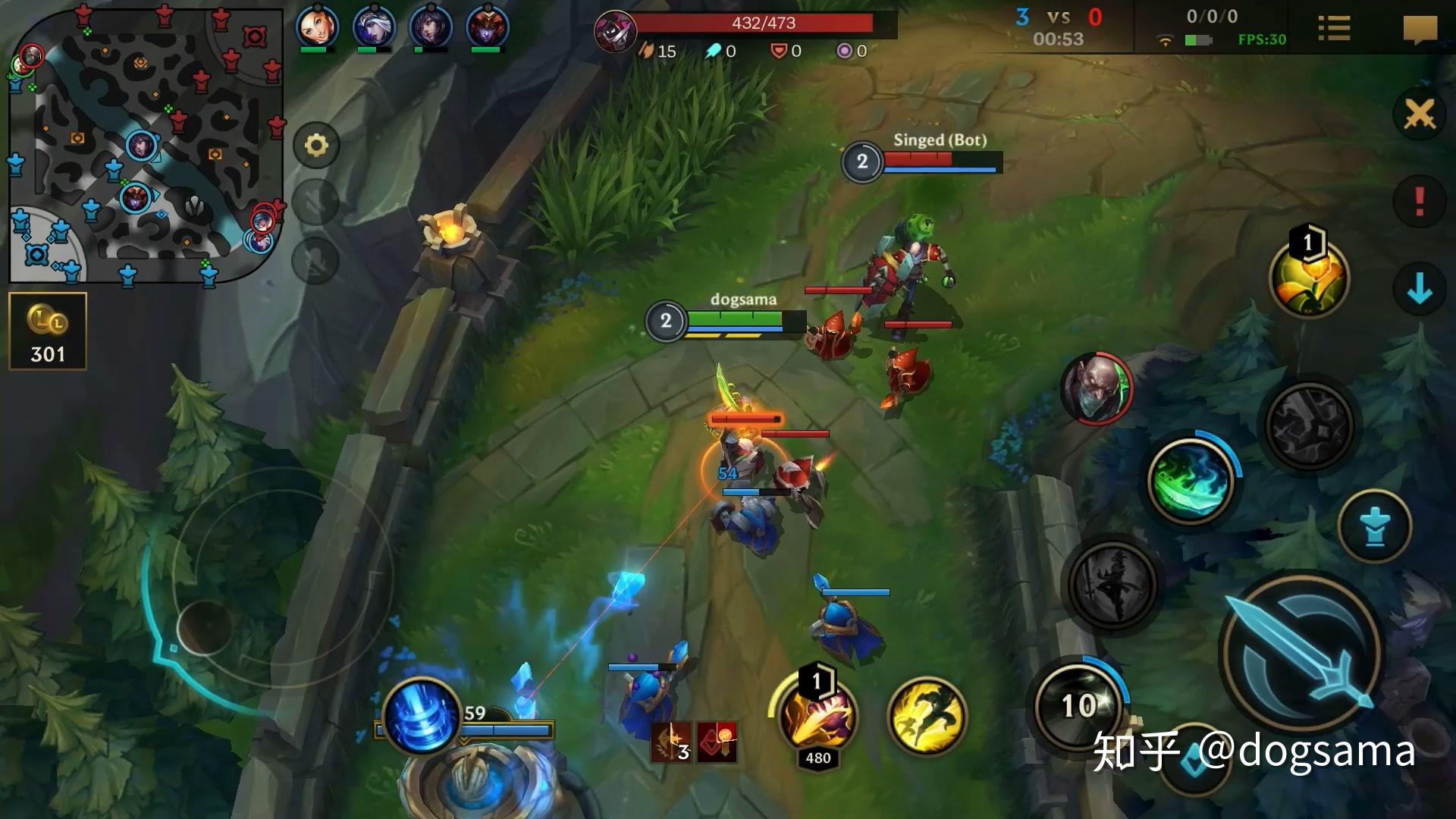This screenshot has height=819, width=1456.
Task: Open the minimap
Action: click(x=144, y=144)
